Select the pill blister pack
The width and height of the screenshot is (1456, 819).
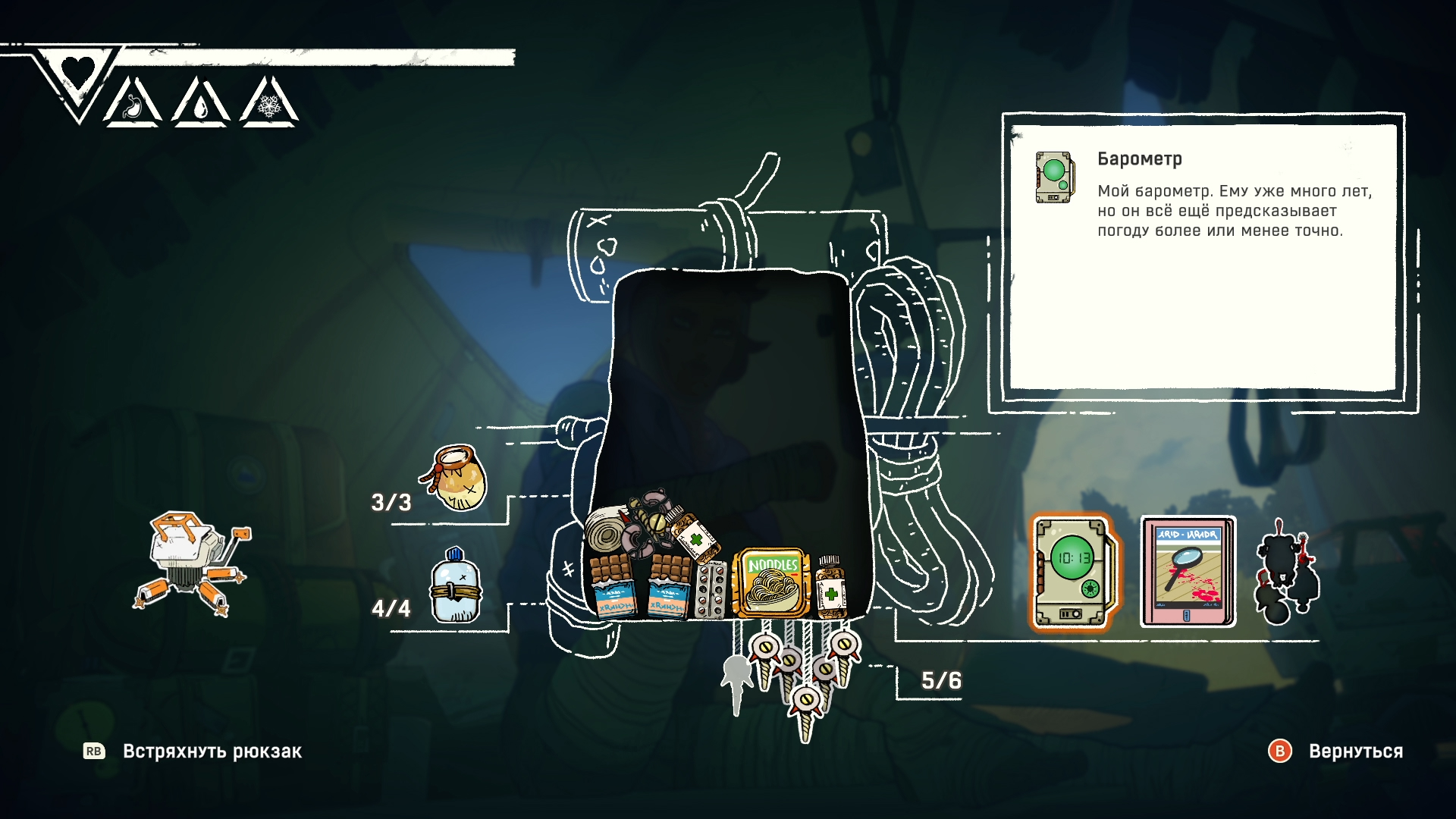(x=711, y=590)
